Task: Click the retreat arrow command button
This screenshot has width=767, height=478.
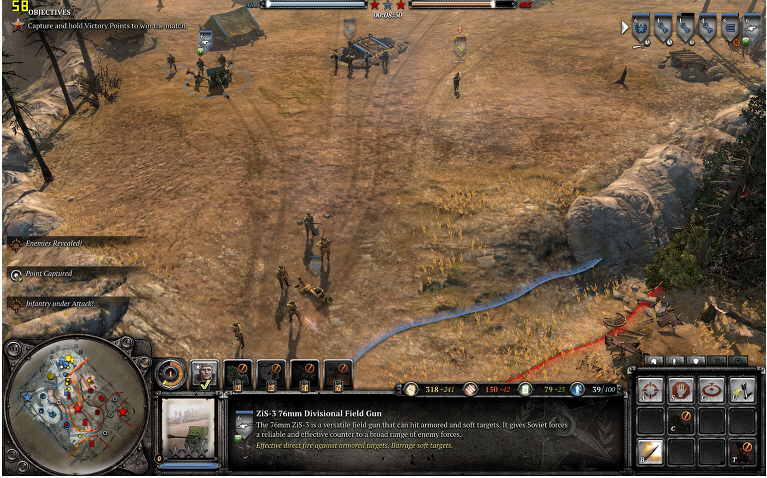Action: 741,451
